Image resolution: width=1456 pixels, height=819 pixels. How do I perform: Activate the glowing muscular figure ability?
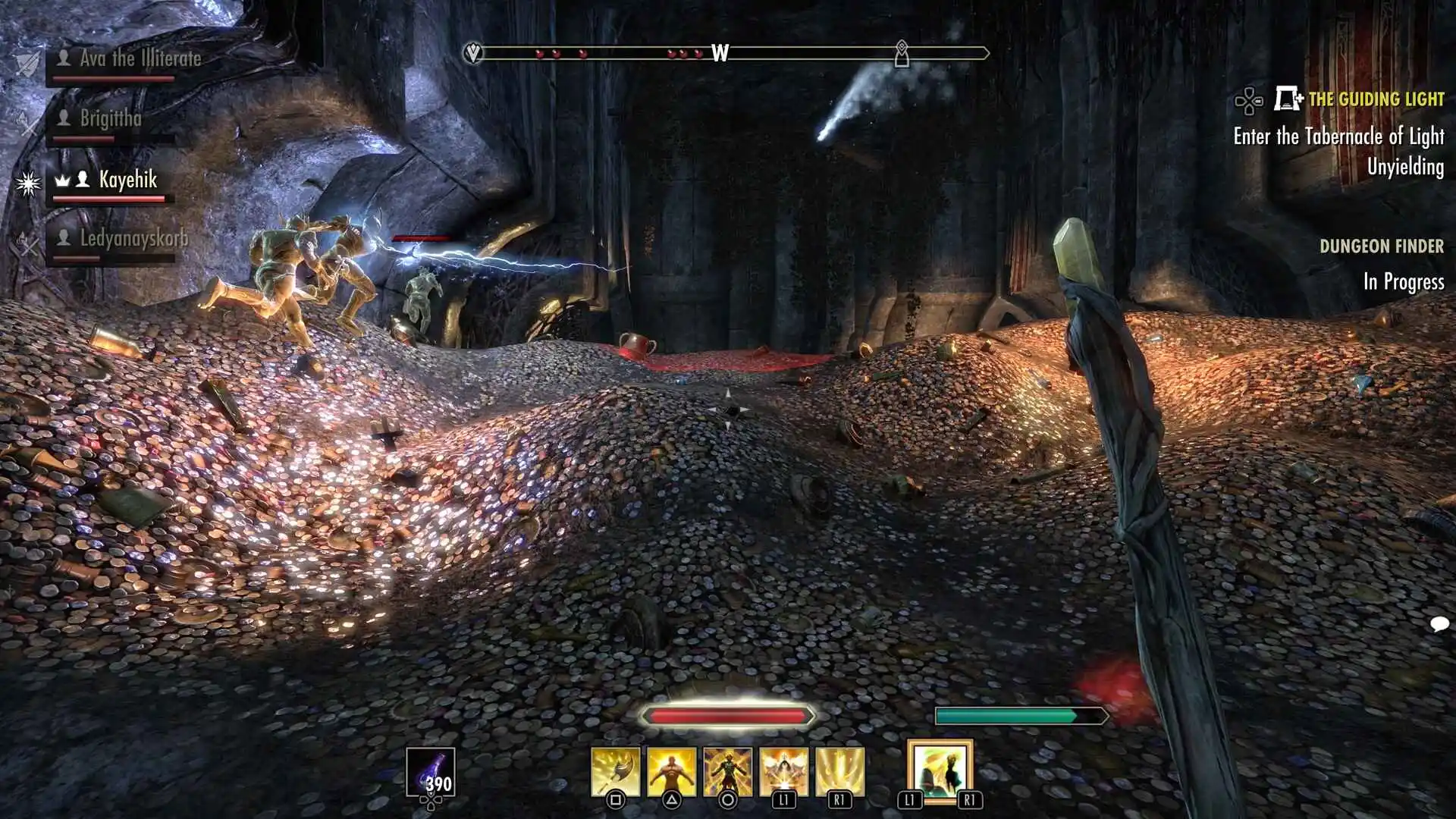click(671, 772)
